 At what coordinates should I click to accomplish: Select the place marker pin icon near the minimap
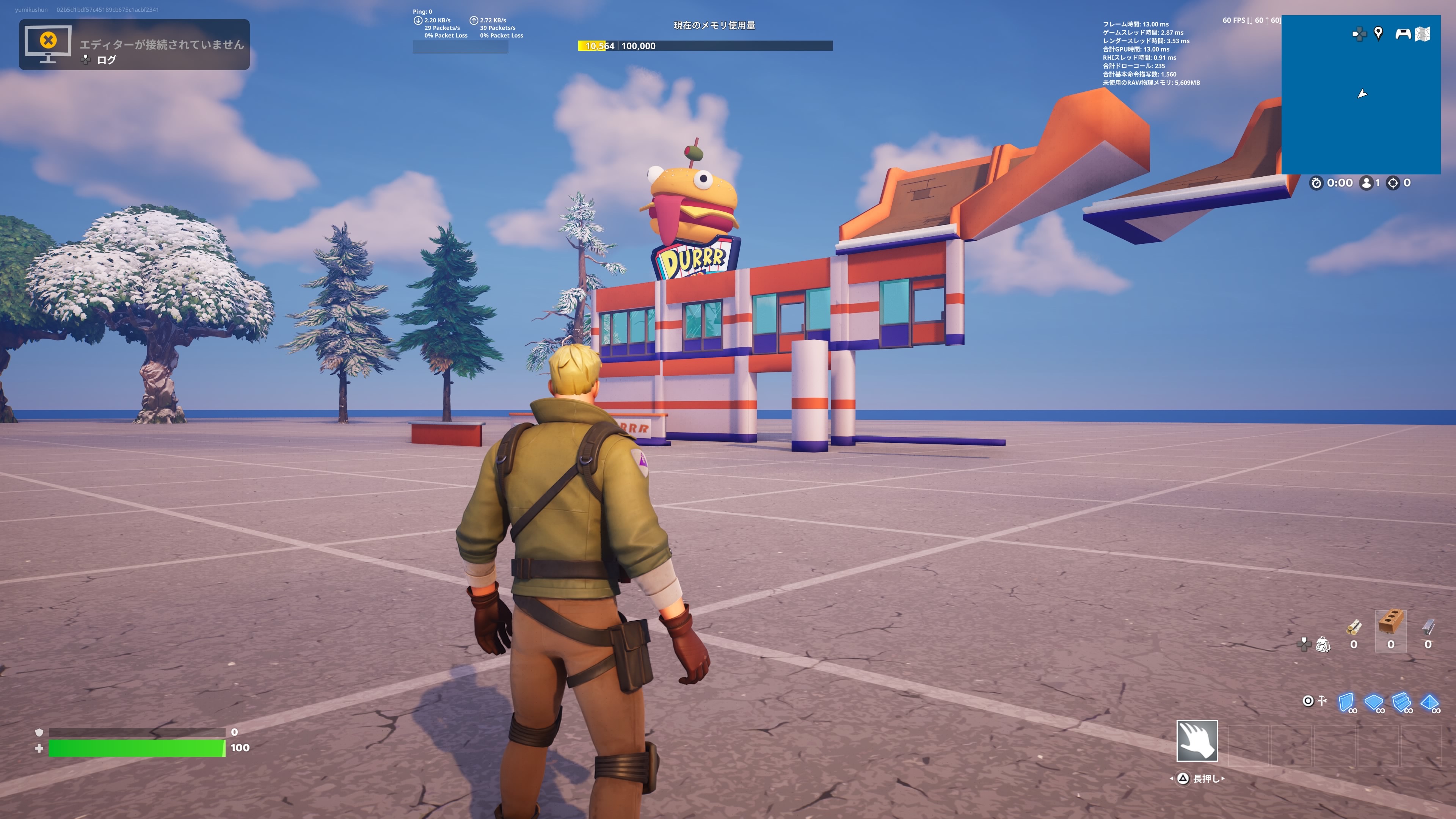click(x=1379, y=34)
